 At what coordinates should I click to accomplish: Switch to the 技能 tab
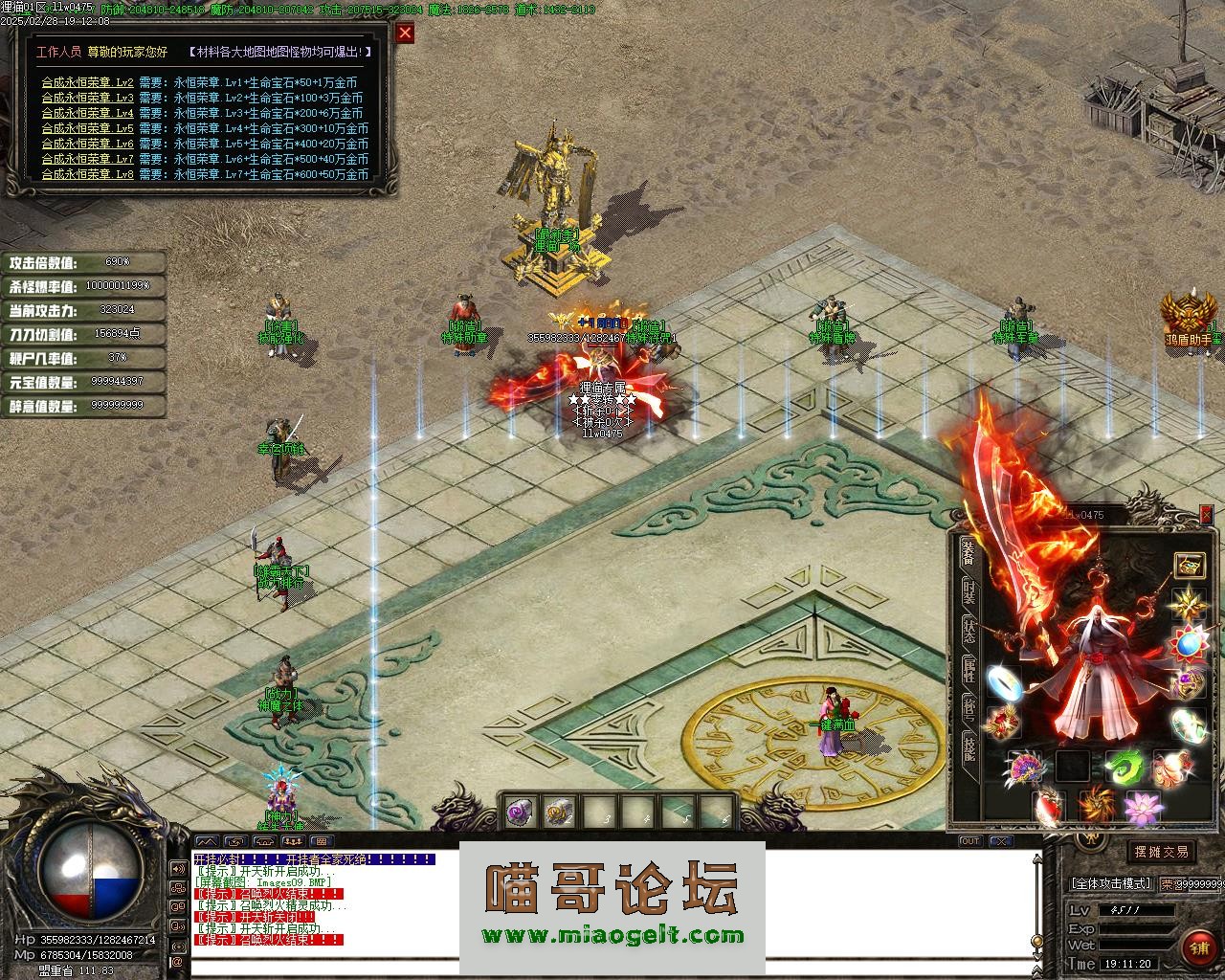click(969, 749)
